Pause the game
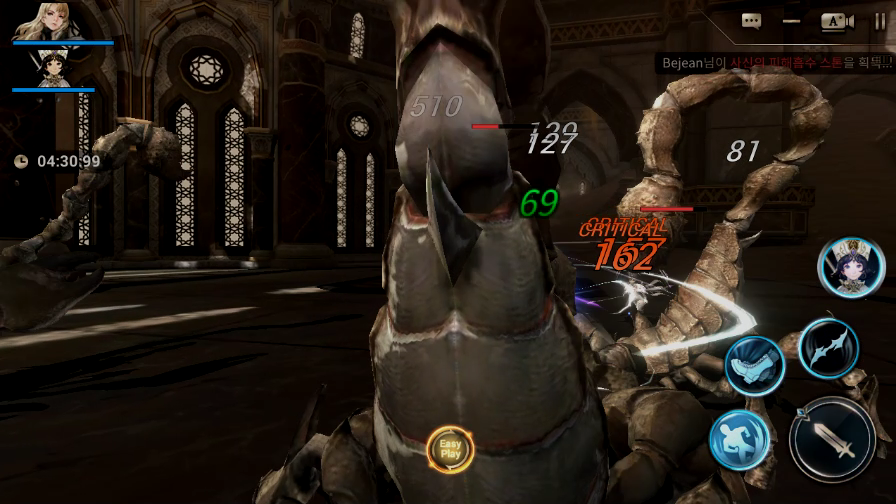Screen dimensions: 896x504 coord(880,21)
